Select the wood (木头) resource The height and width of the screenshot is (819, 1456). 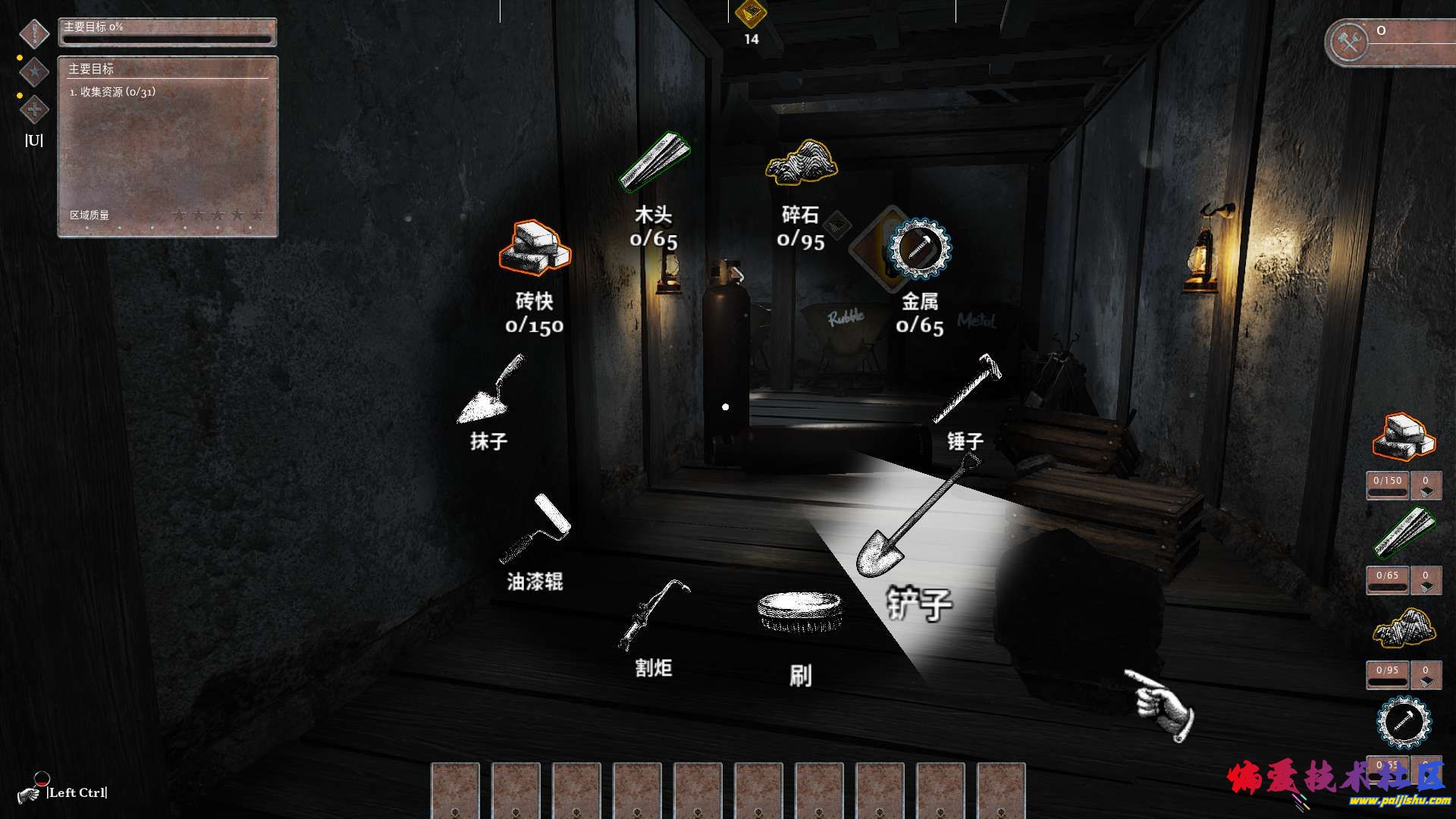coord(654,162)
